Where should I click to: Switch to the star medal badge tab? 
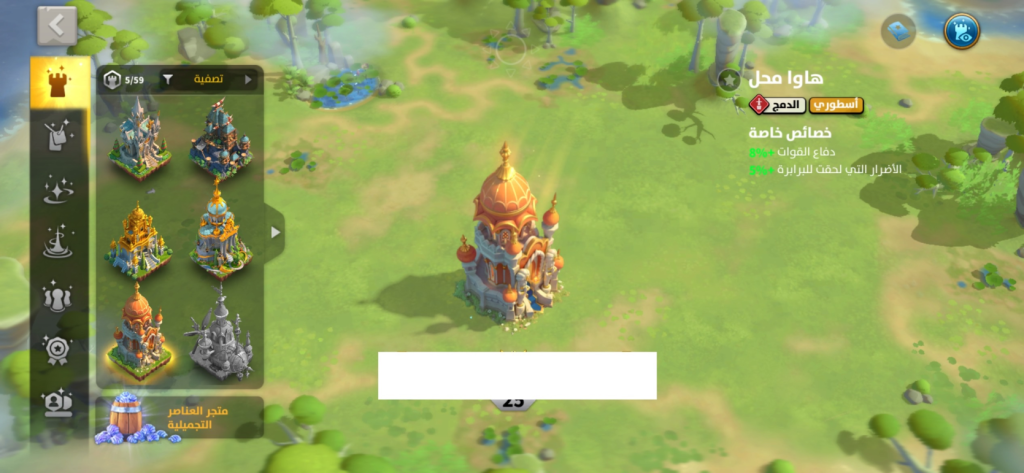click(x=60, y=349)
